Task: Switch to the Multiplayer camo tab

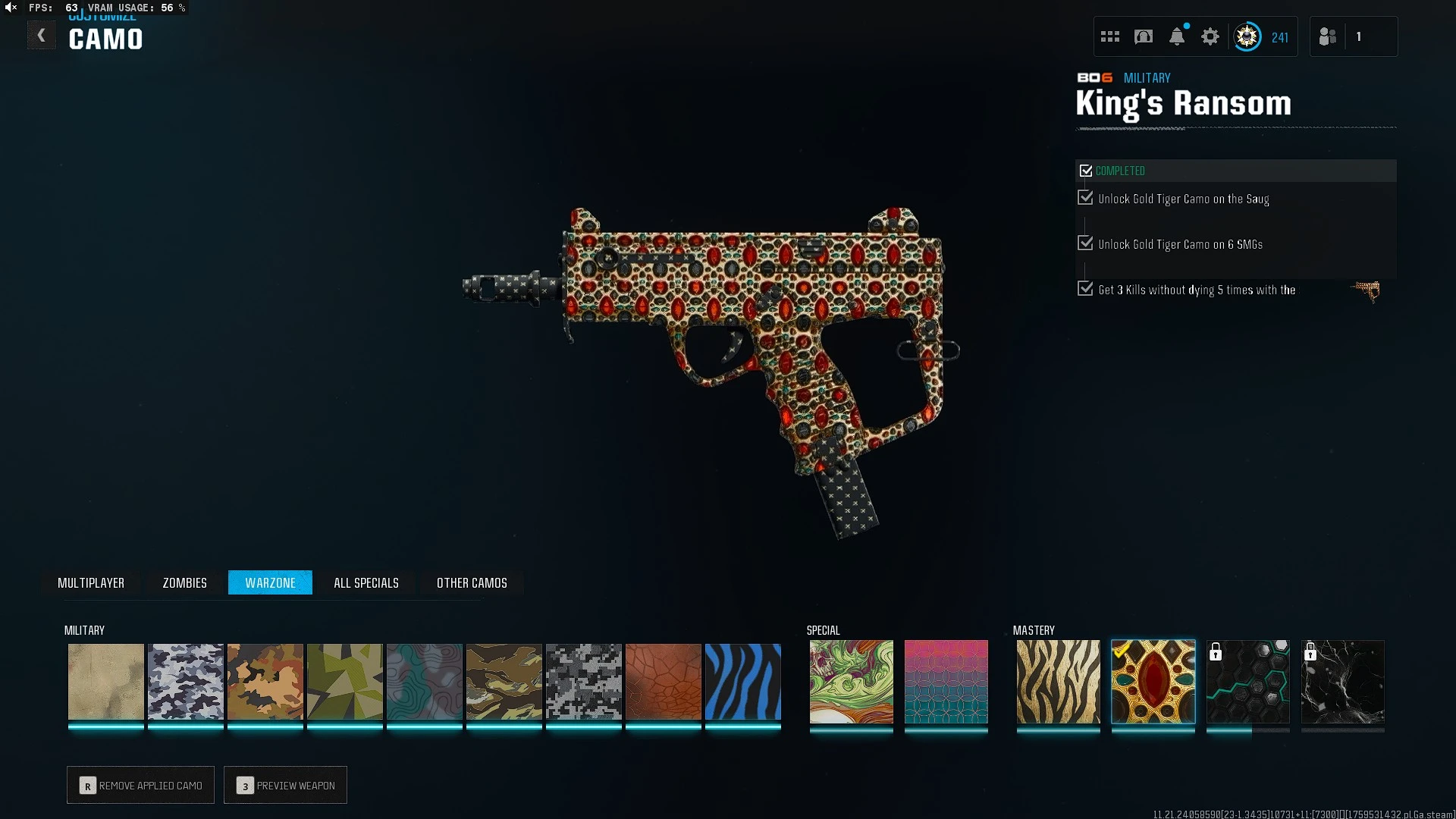Action: coord(91,582)
